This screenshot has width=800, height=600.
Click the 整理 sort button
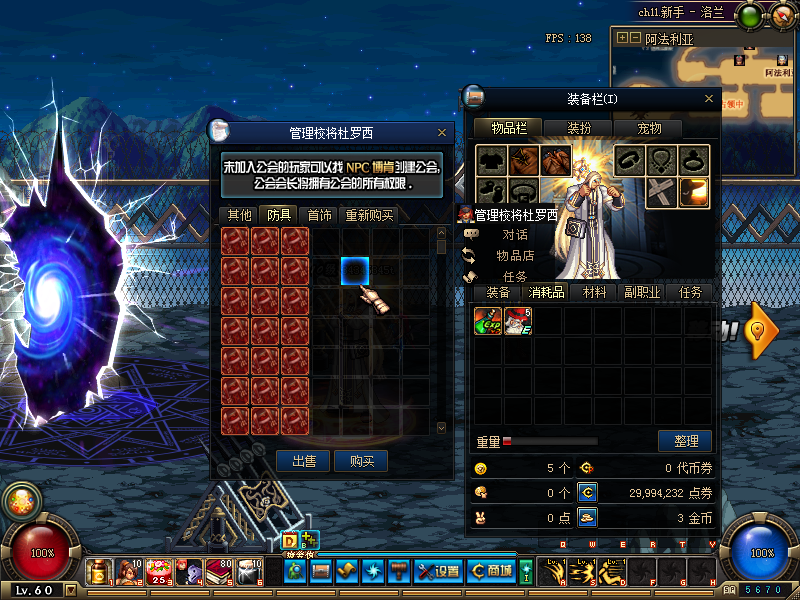(685, 441)
